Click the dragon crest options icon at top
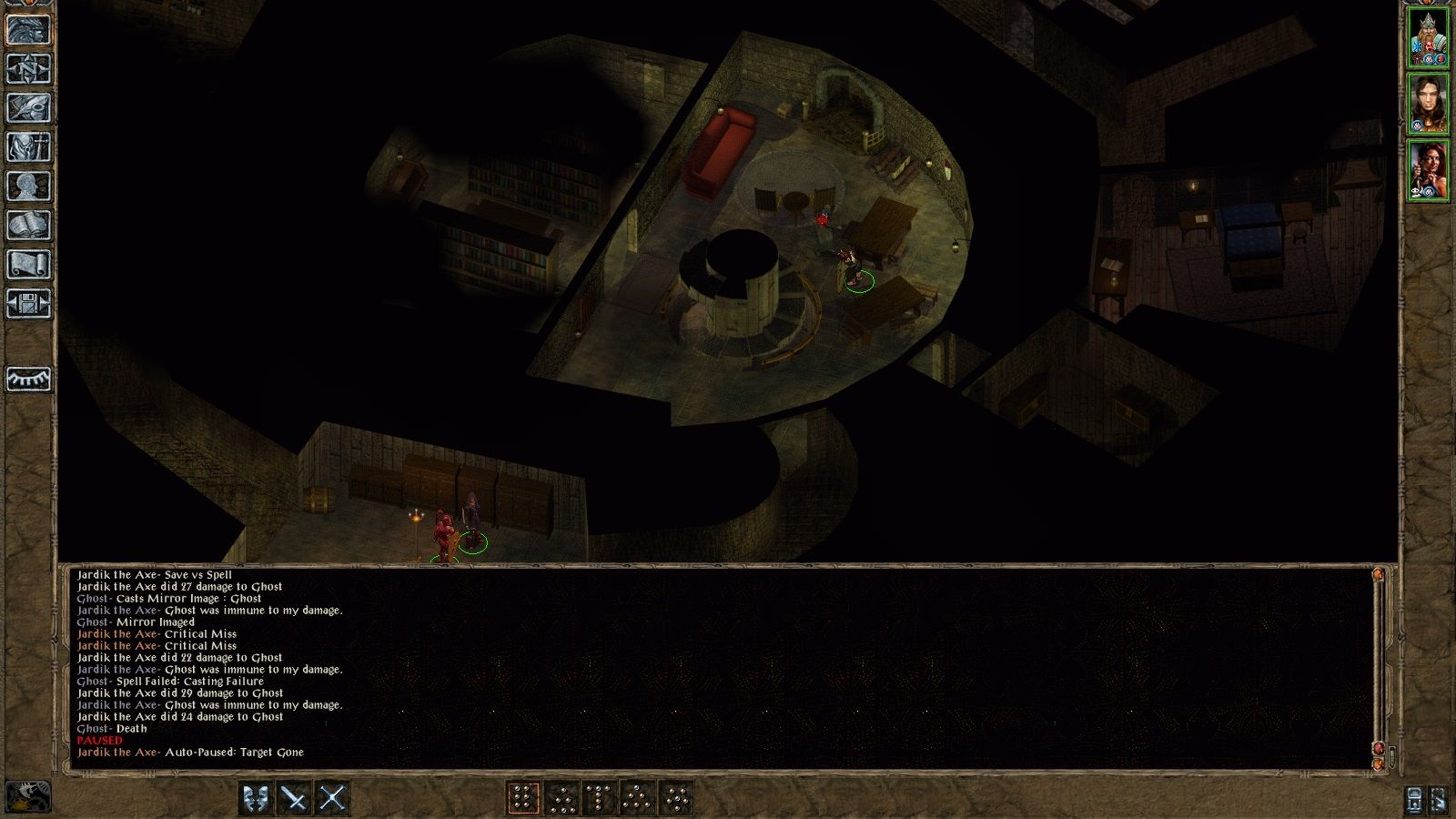Image resolution: width=1456 pixels, height=819 pixels. [27, 29]
